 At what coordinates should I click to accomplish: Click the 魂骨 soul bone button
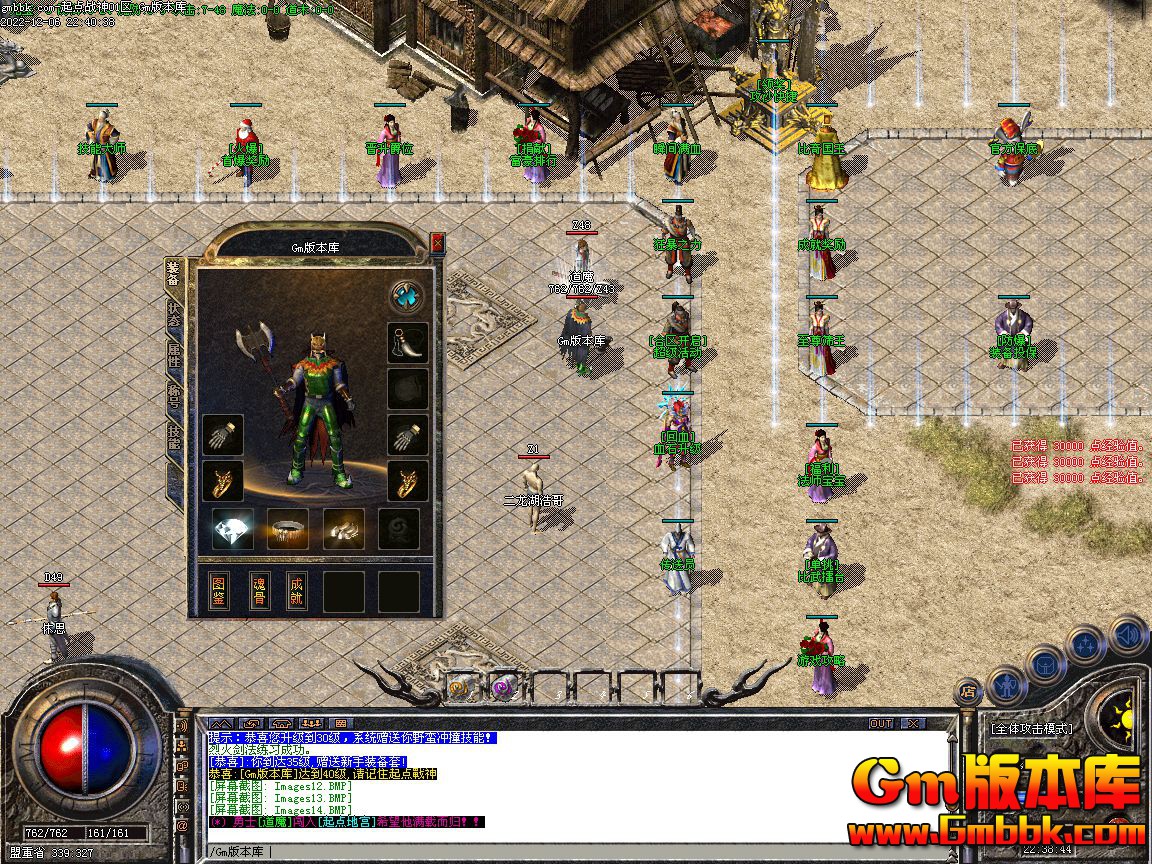pyautogui.click(x=258, y=591)
